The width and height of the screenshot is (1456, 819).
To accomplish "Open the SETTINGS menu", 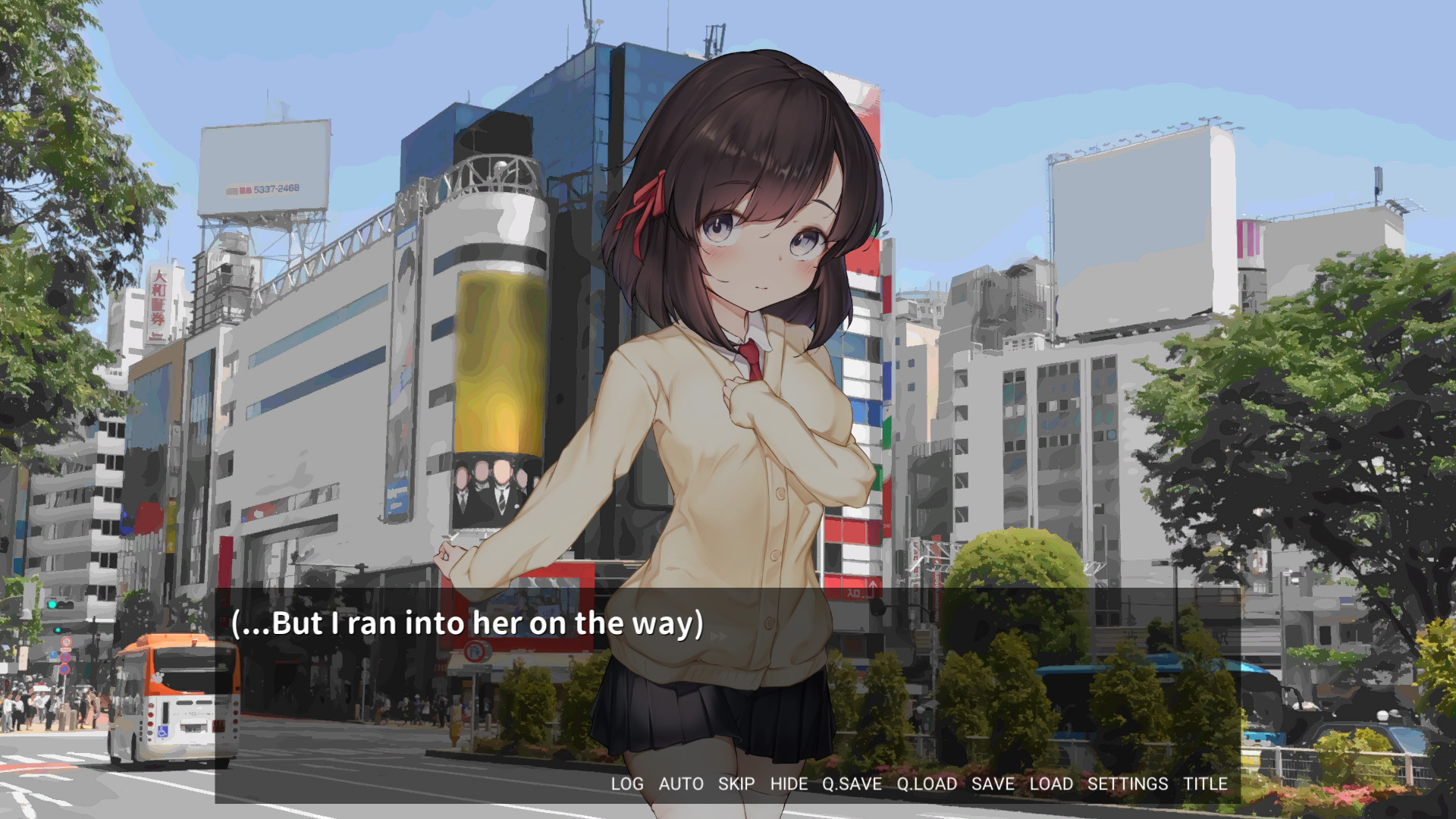I will tap(1128, 784).
